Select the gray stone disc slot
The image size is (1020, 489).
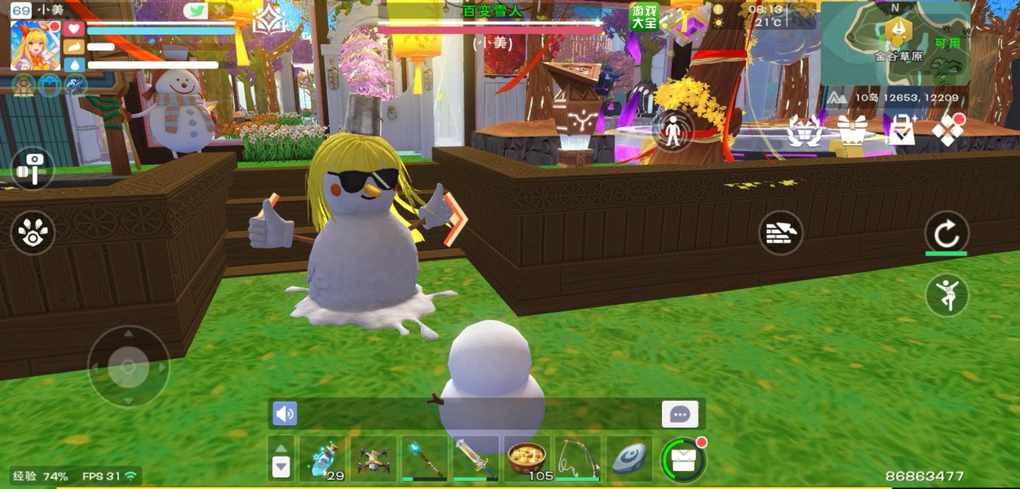click(630, 458)
